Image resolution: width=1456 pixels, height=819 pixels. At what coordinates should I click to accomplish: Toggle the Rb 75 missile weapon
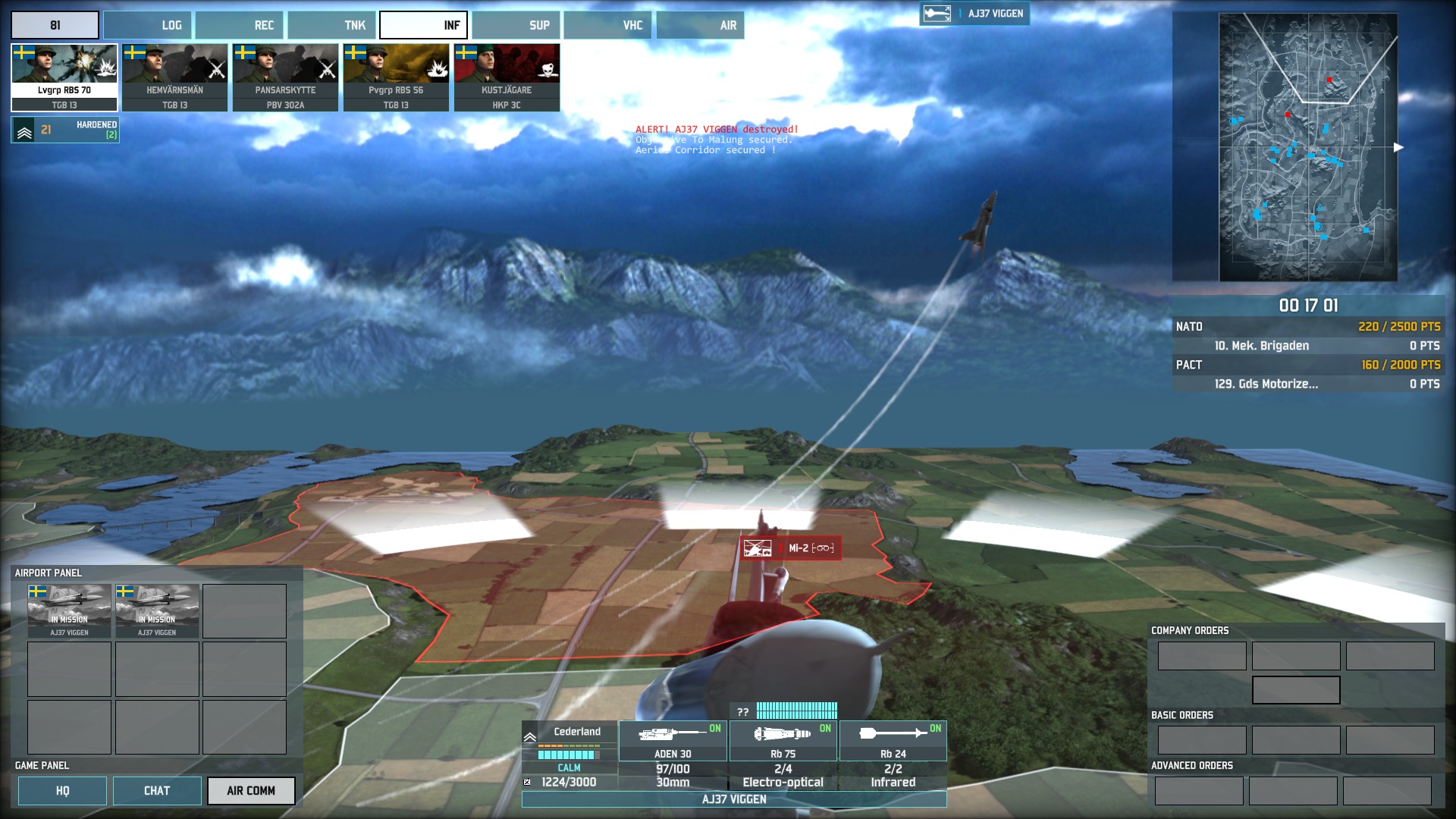coord(783,740)
